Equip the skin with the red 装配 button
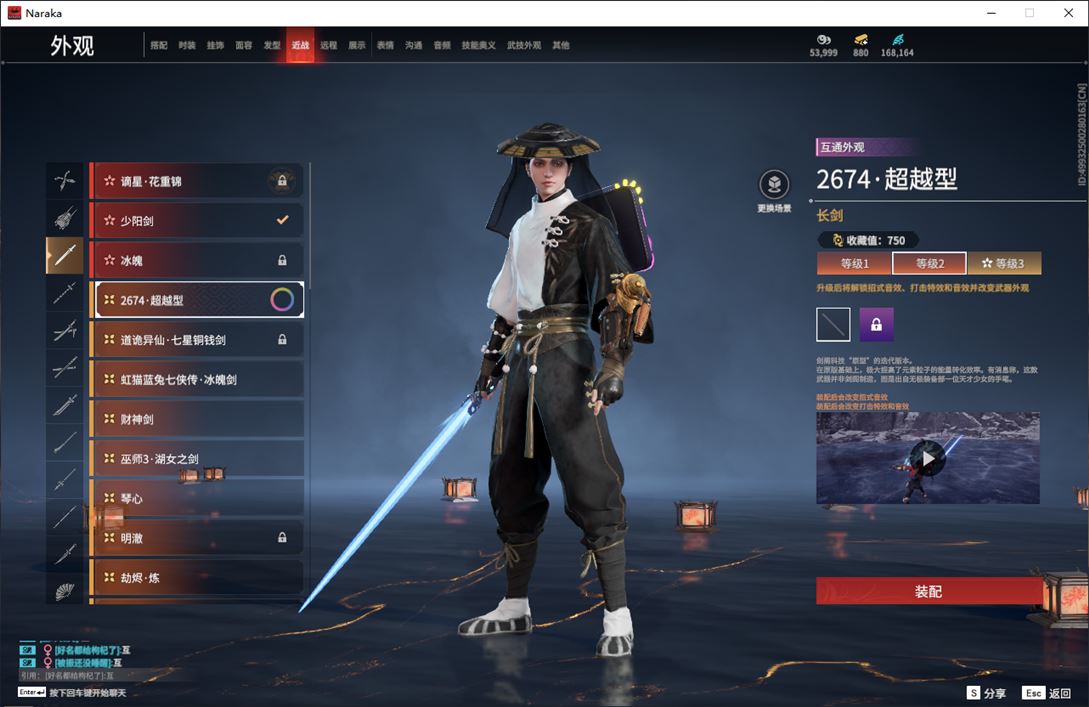The image size is (1089, 707). 928,591
